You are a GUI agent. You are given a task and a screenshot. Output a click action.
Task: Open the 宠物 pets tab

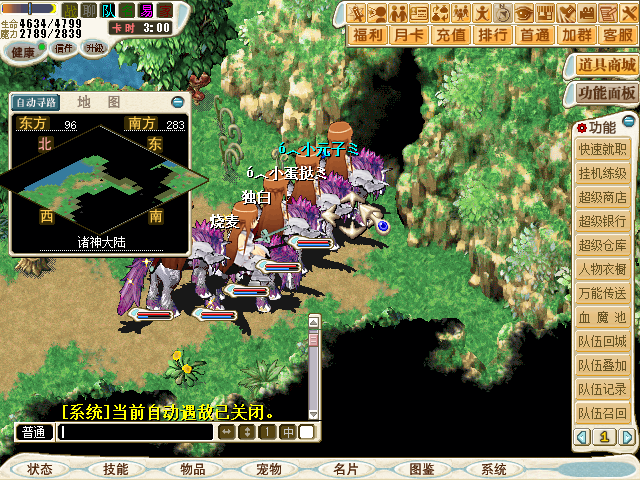coord(268,469)
